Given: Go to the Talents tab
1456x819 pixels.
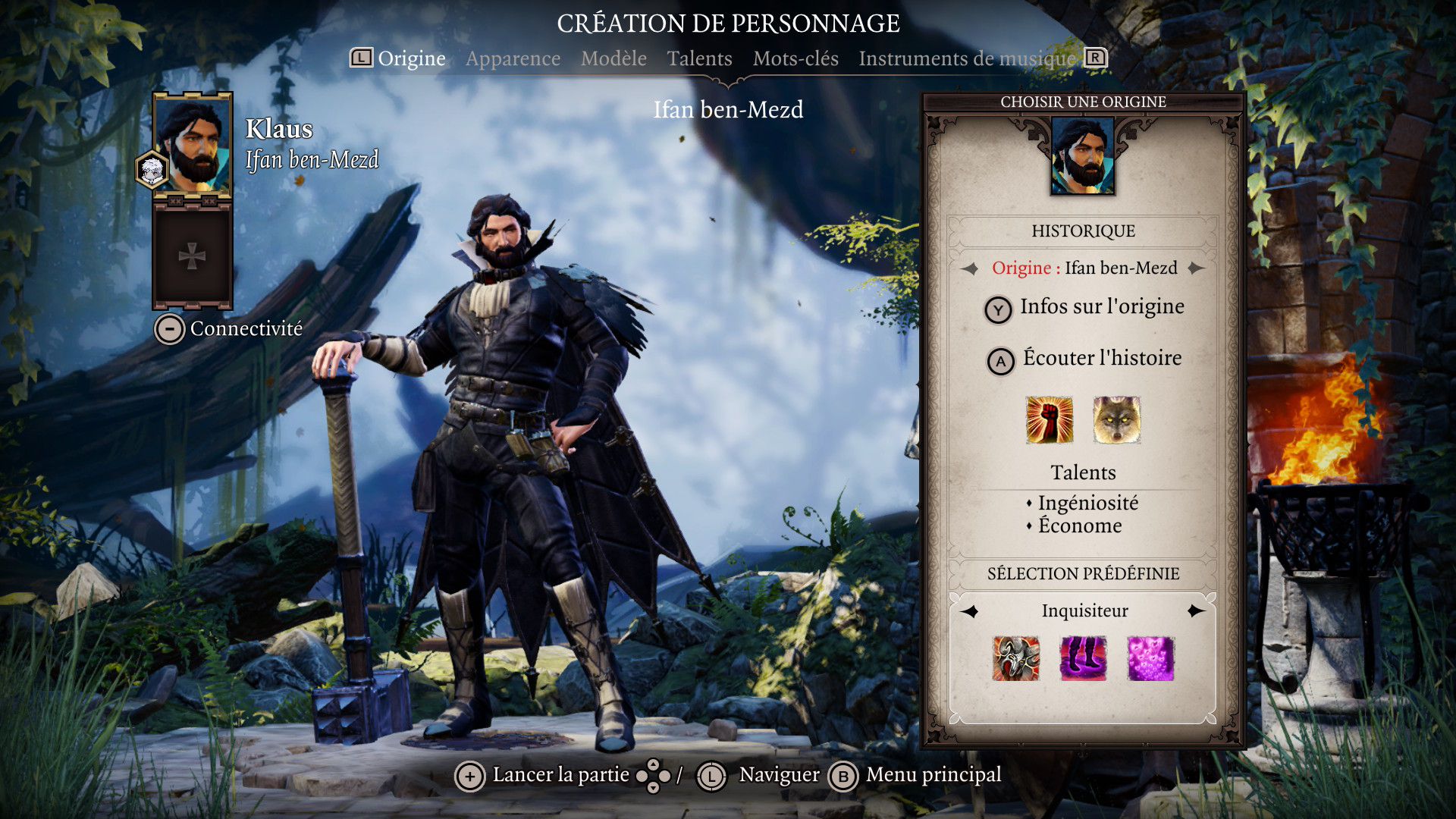Looking at the screenshot, I should point(699,58).
